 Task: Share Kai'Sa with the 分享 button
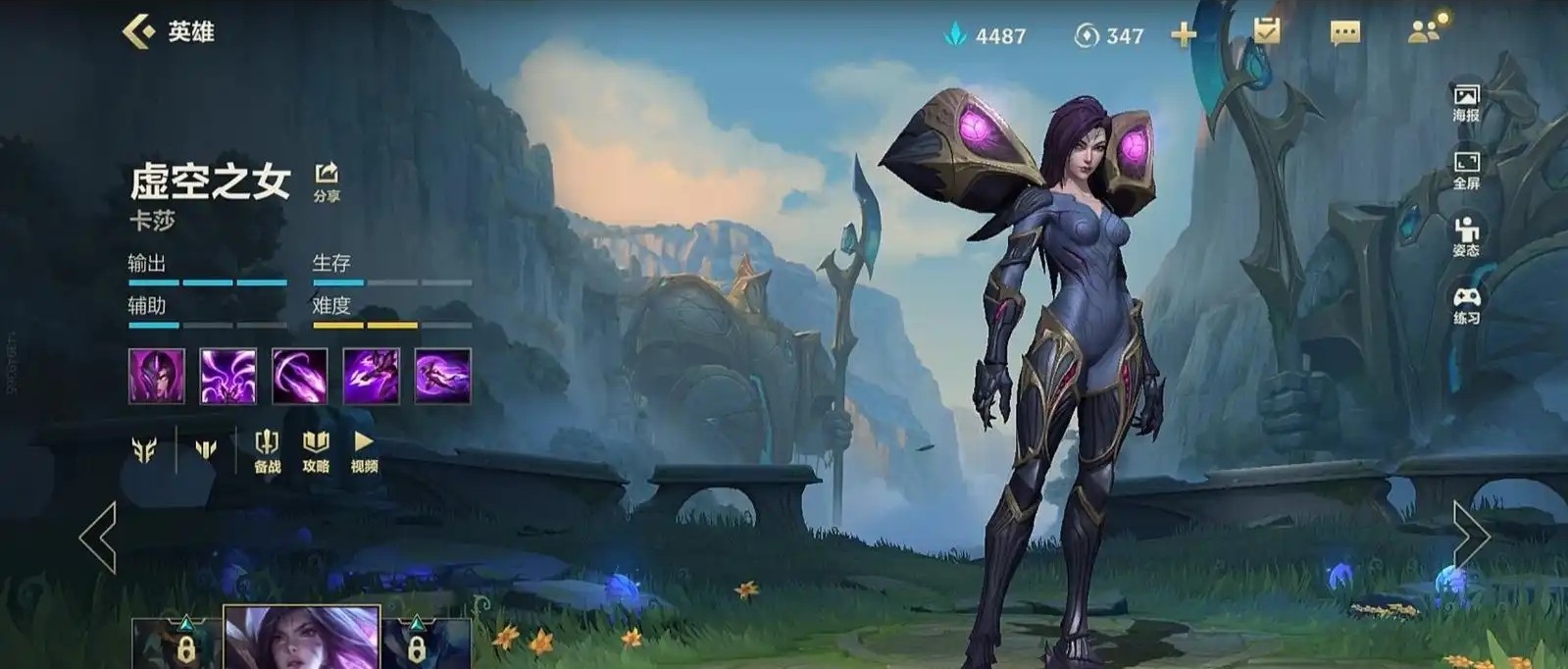(327, 181)
